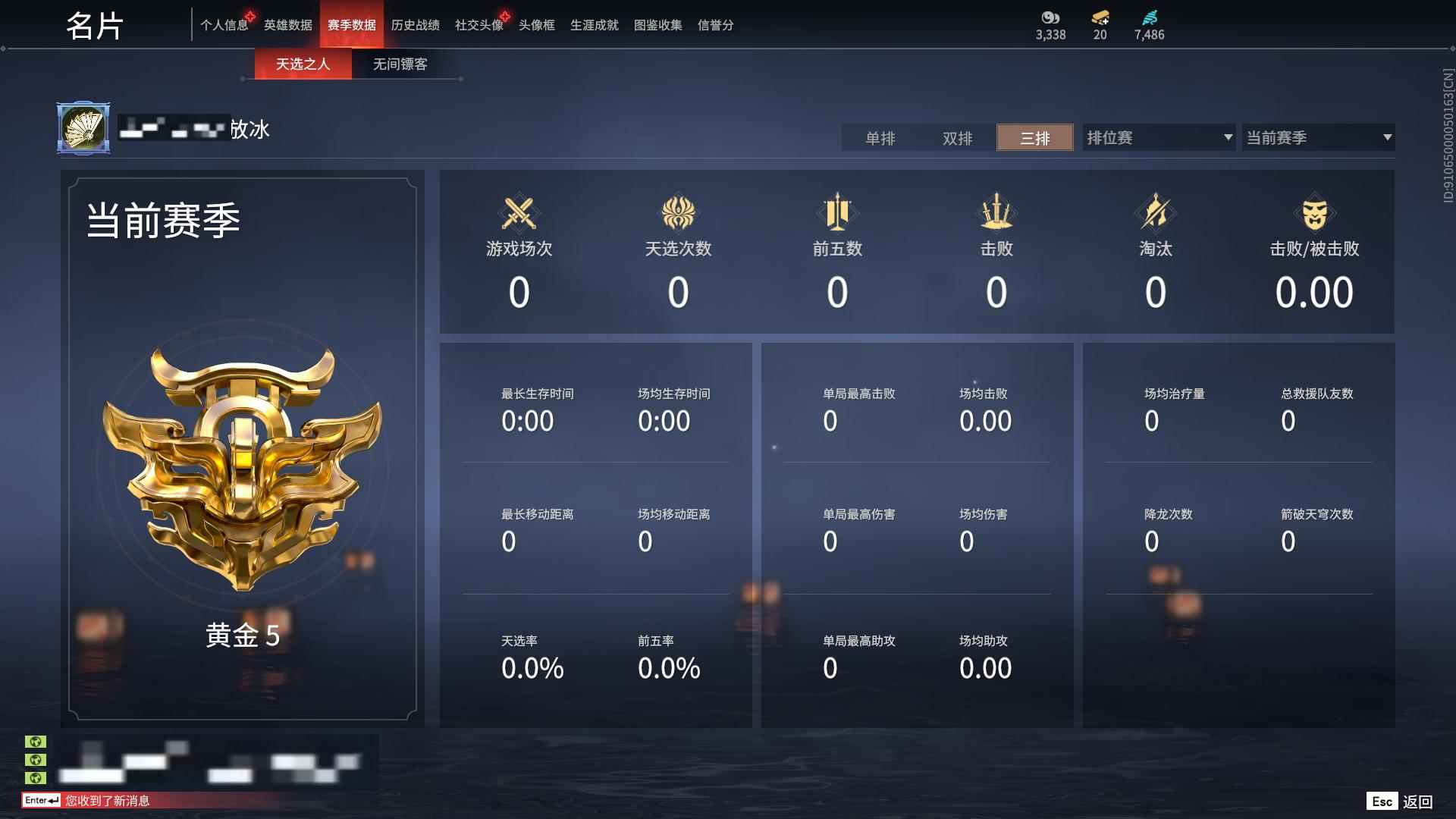The image size is (1456, 819).
Task: Select the 前五数 banner icon
Action: point(836,213)
